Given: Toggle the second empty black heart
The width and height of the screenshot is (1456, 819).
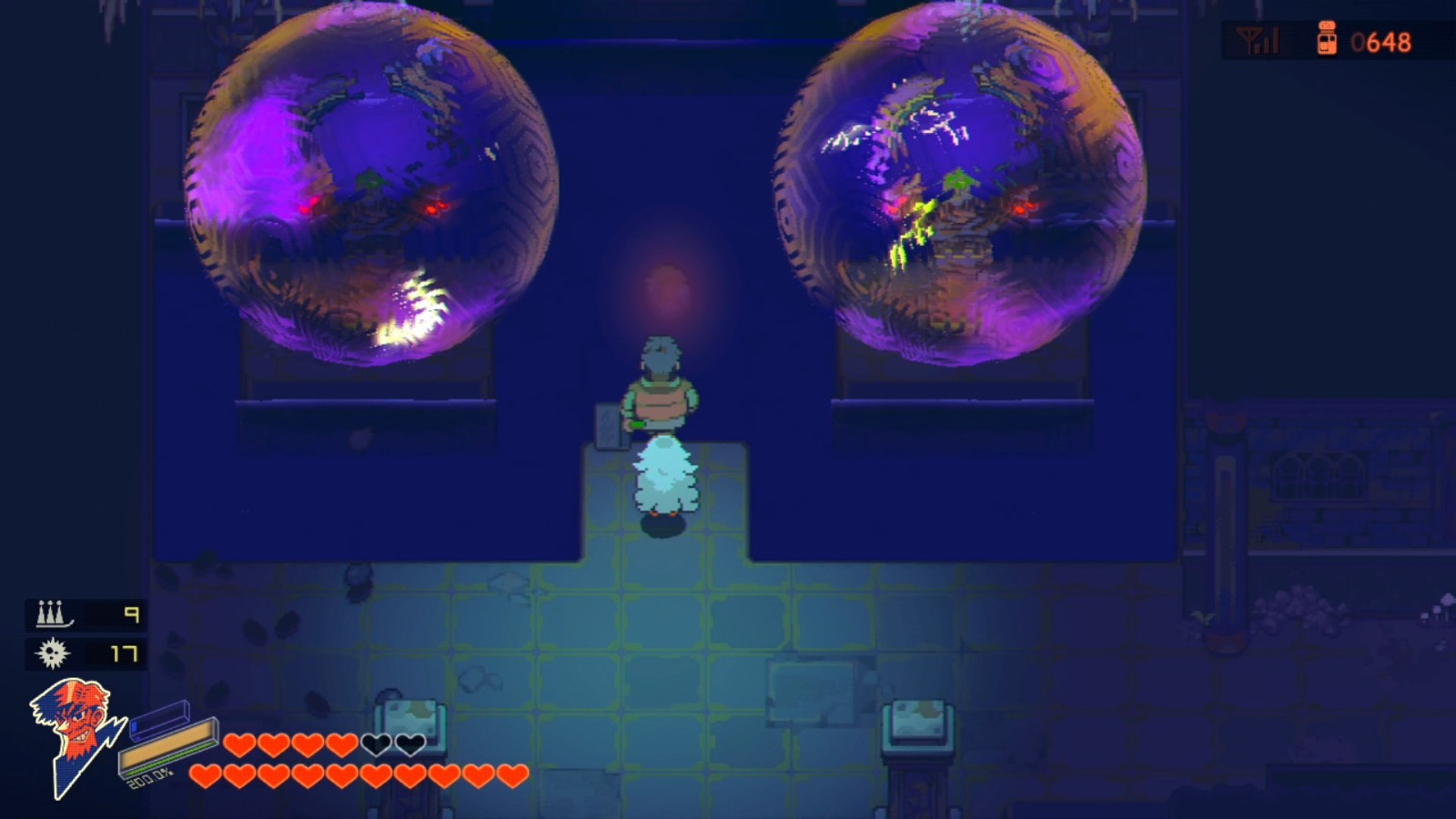Looking at the screenshot, I should [409, 744].
